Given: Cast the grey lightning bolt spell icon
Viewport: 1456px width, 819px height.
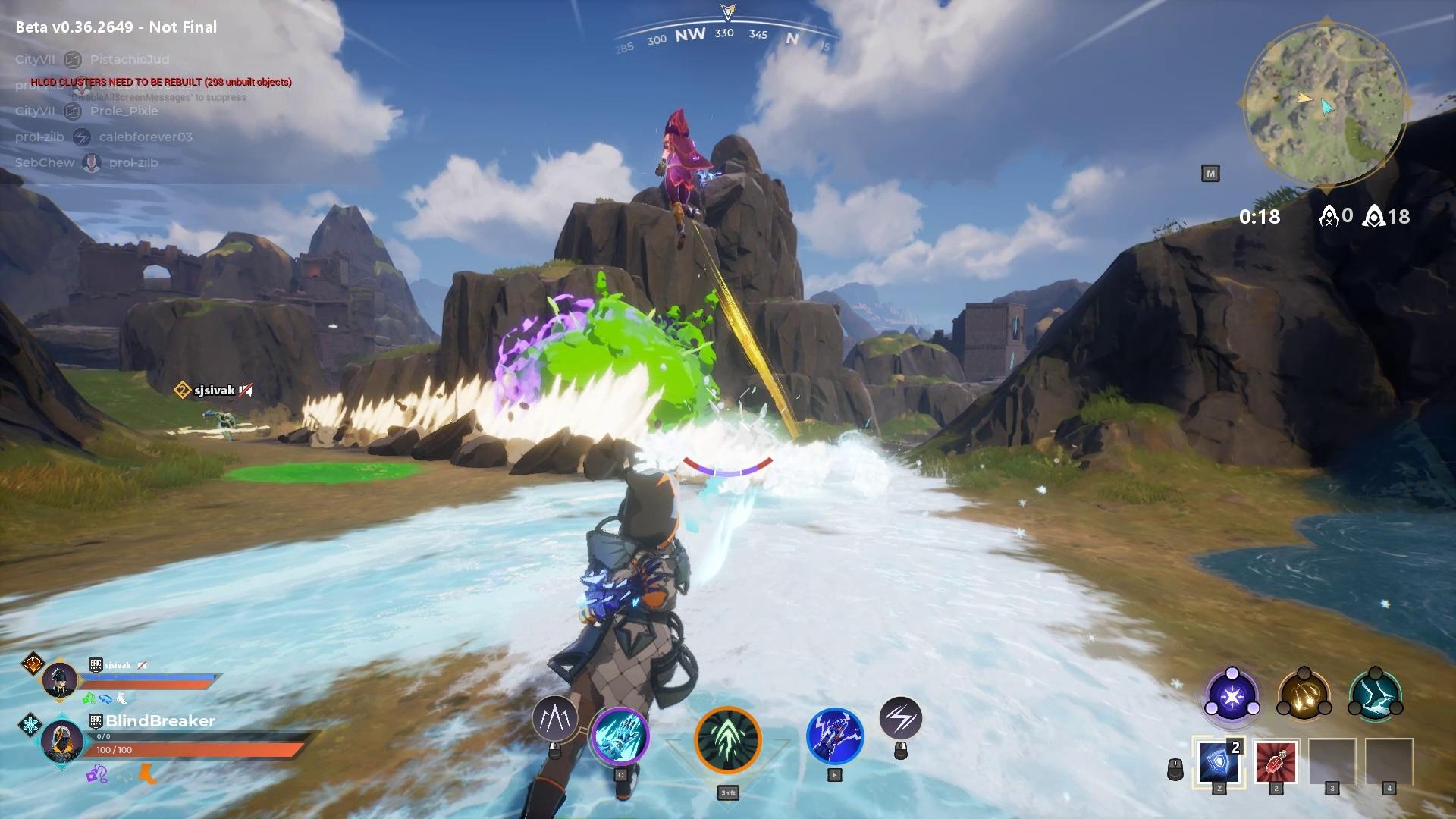Looking at the screenshot, I should tap(900, 718).
